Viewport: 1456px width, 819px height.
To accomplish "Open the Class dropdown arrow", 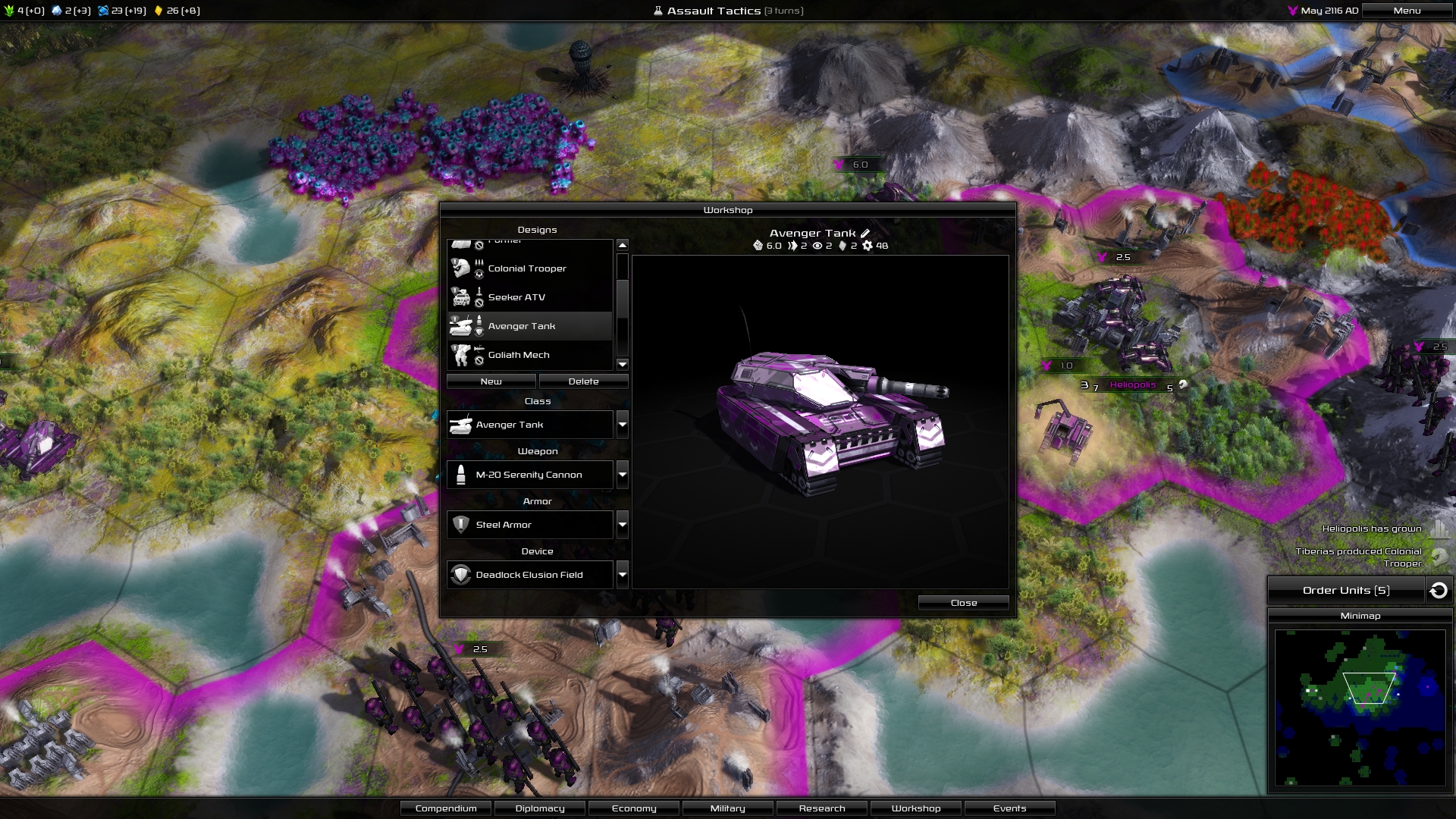I will point(623,425).
